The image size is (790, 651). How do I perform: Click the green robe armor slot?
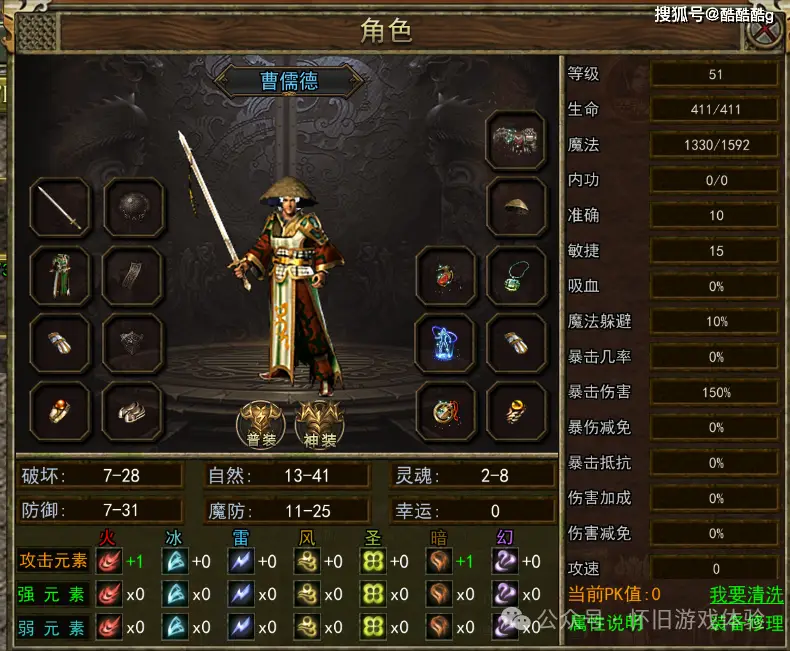point(60,275)
